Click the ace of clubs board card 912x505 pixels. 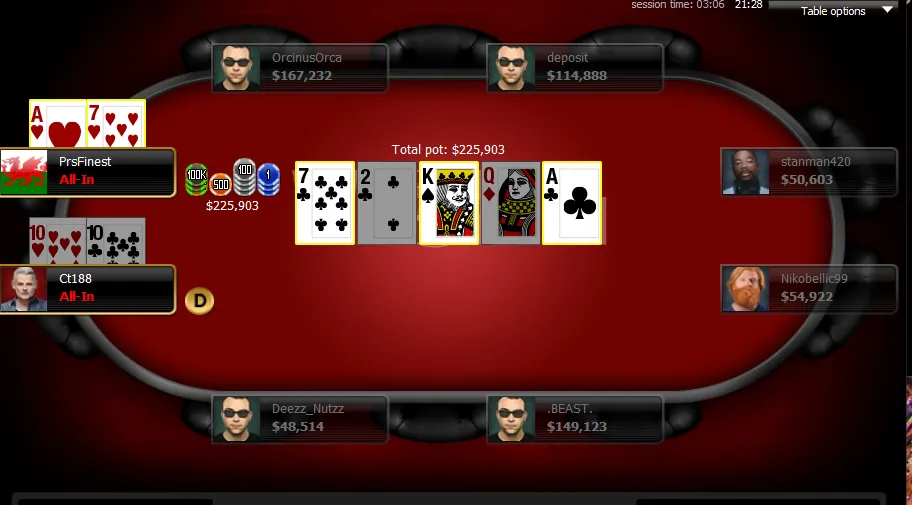(572, 203)
